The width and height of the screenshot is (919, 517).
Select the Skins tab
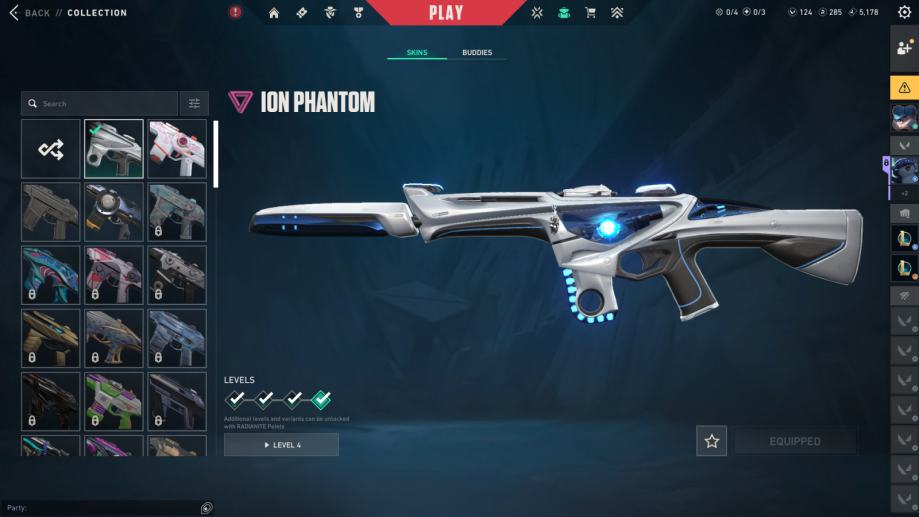click(417, 52)
